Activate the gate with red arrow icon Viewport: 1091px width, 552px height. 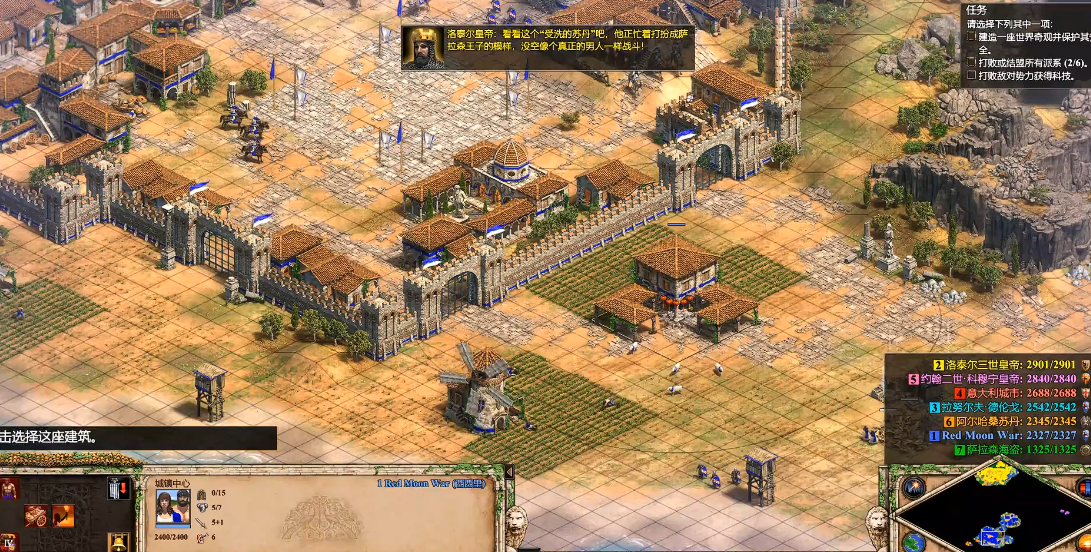point(118,488)
